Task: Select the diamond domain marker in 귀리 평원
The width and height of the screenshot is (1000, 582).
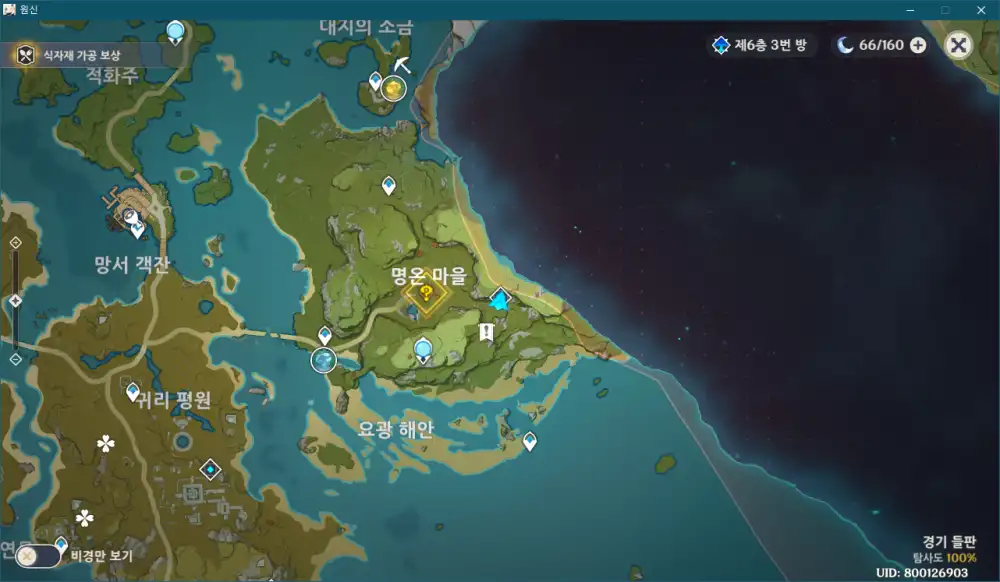Action: pyautogui.click(x=210, y=469)
